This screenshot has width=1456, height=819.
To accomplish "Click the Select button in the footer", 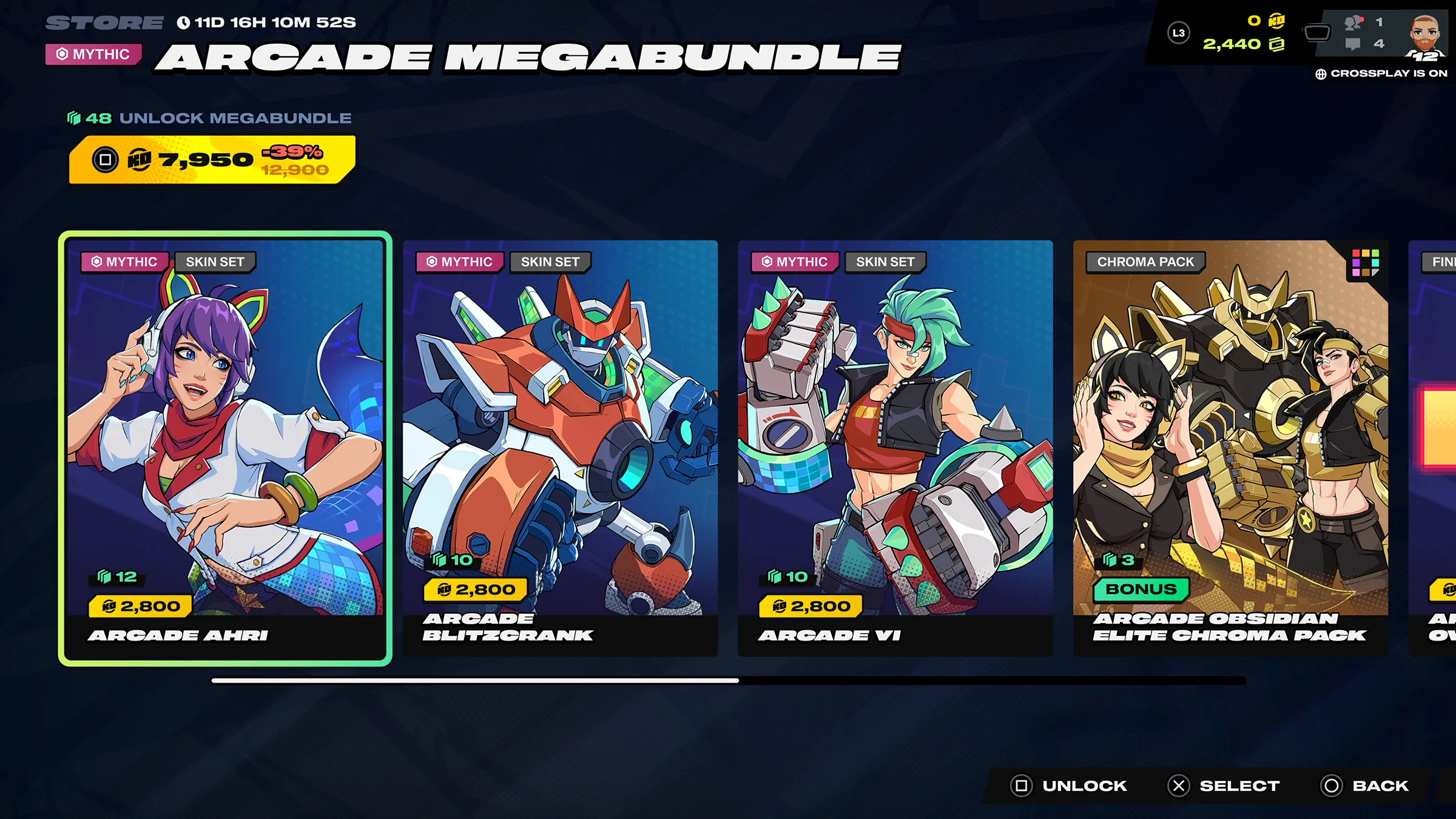I will coord(1224,786).
